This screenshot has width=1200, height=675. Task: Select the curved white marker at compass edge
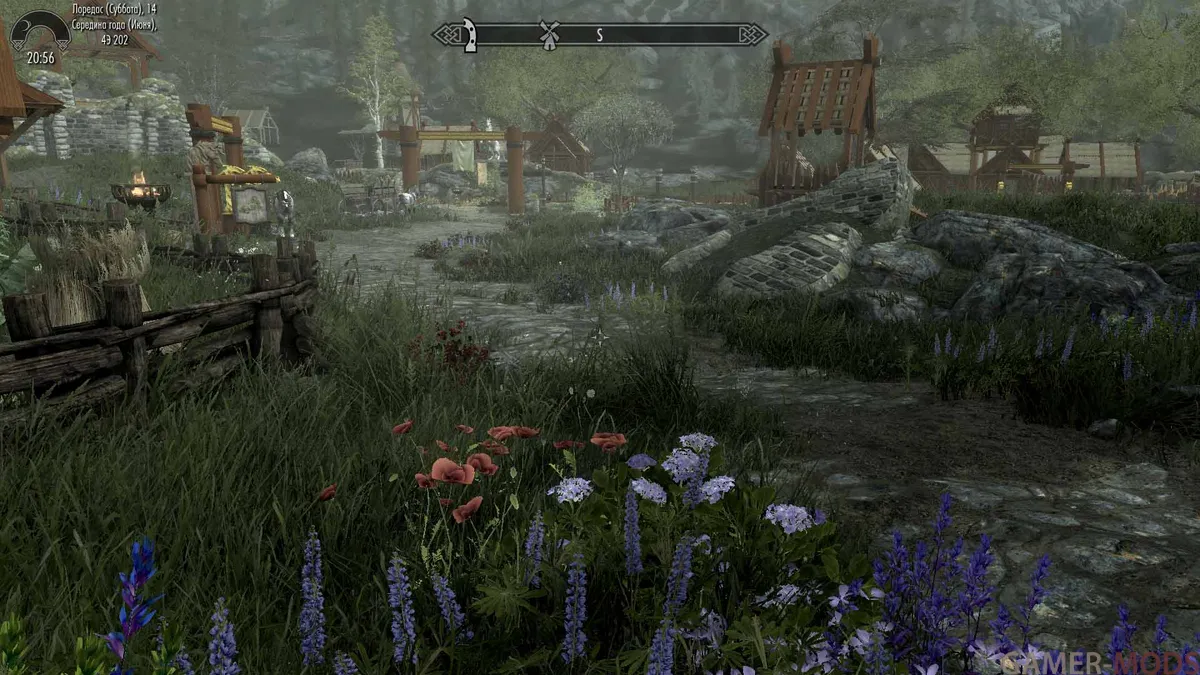pos(468,34)
